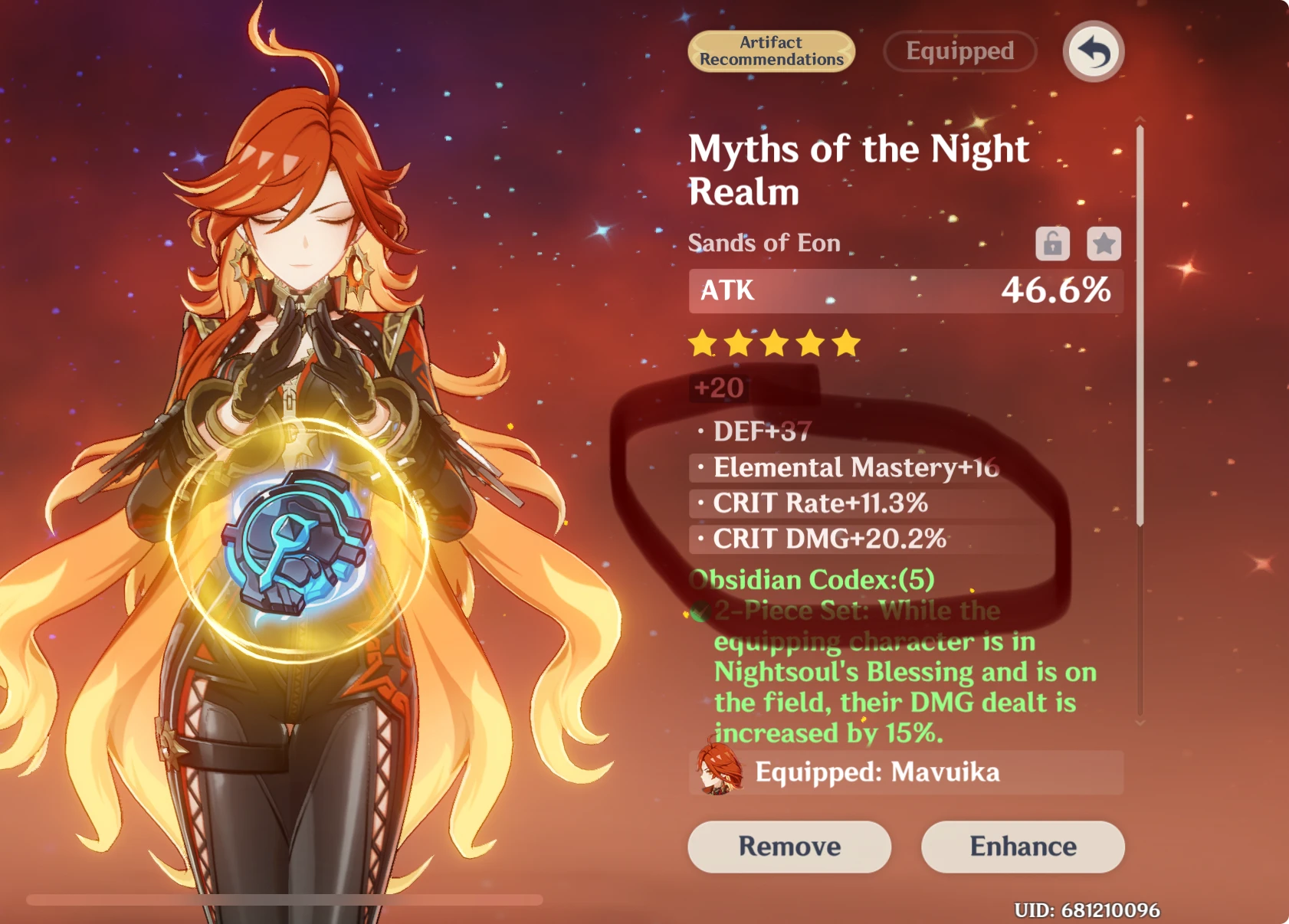Click the ATK 46.6% main stat bar

(904, 291)
